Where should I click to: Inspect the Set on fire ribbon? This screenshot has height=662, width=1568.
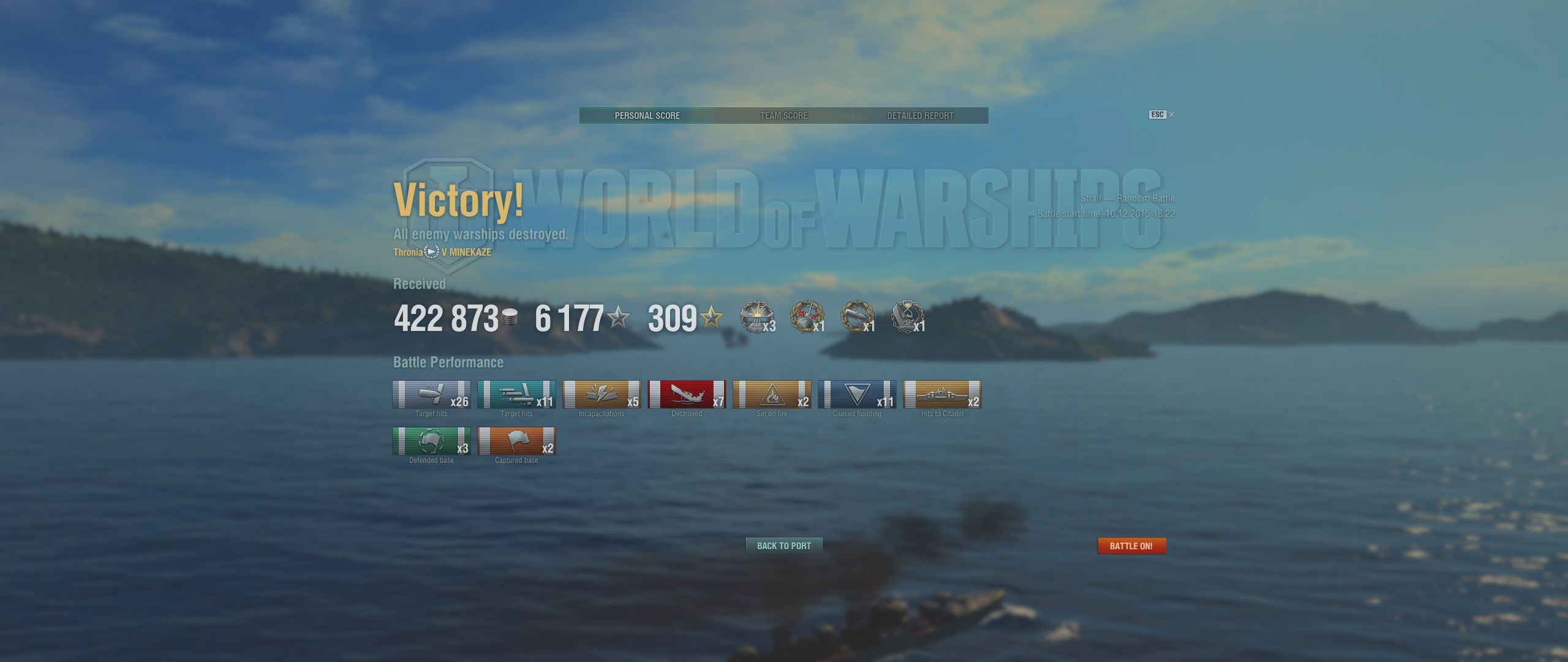point(772,395)
